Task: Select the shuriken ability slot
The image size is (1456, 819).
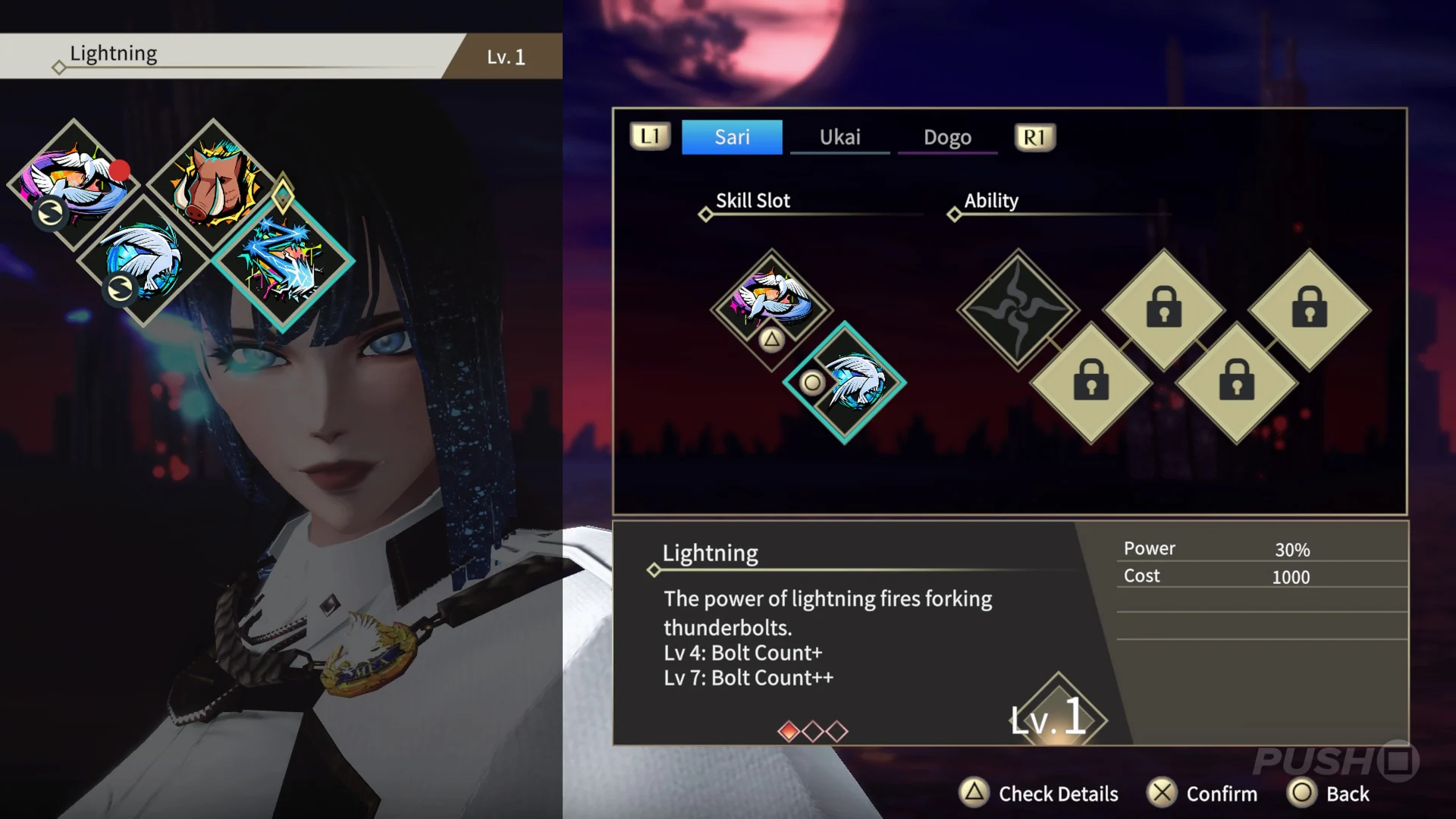Action: click(x=1017, y=309)
